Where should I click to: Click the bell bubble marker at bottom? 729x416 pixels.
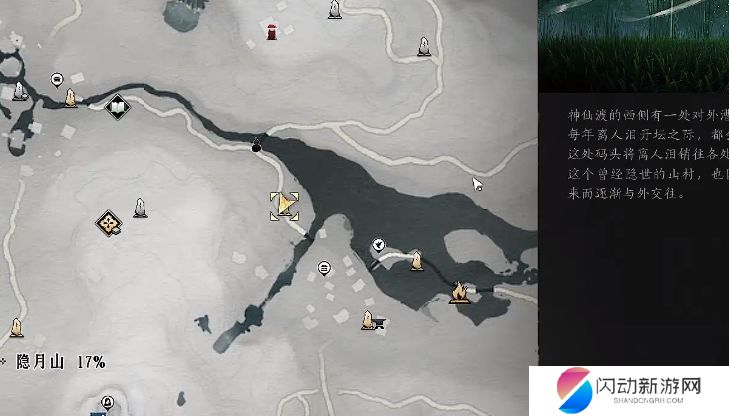pos(108,402)
